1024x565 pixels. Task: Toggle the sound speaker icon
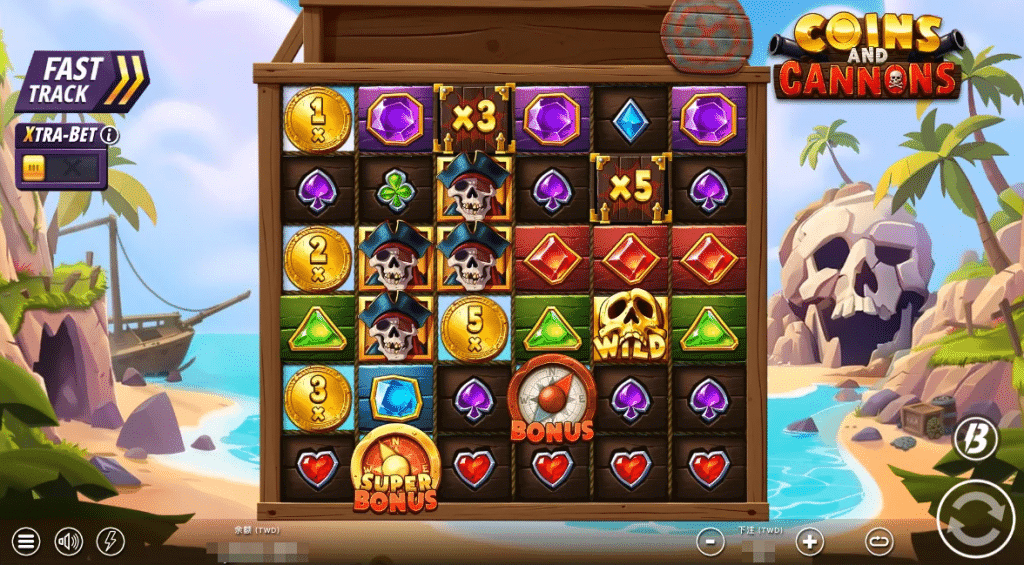point(69,542)
